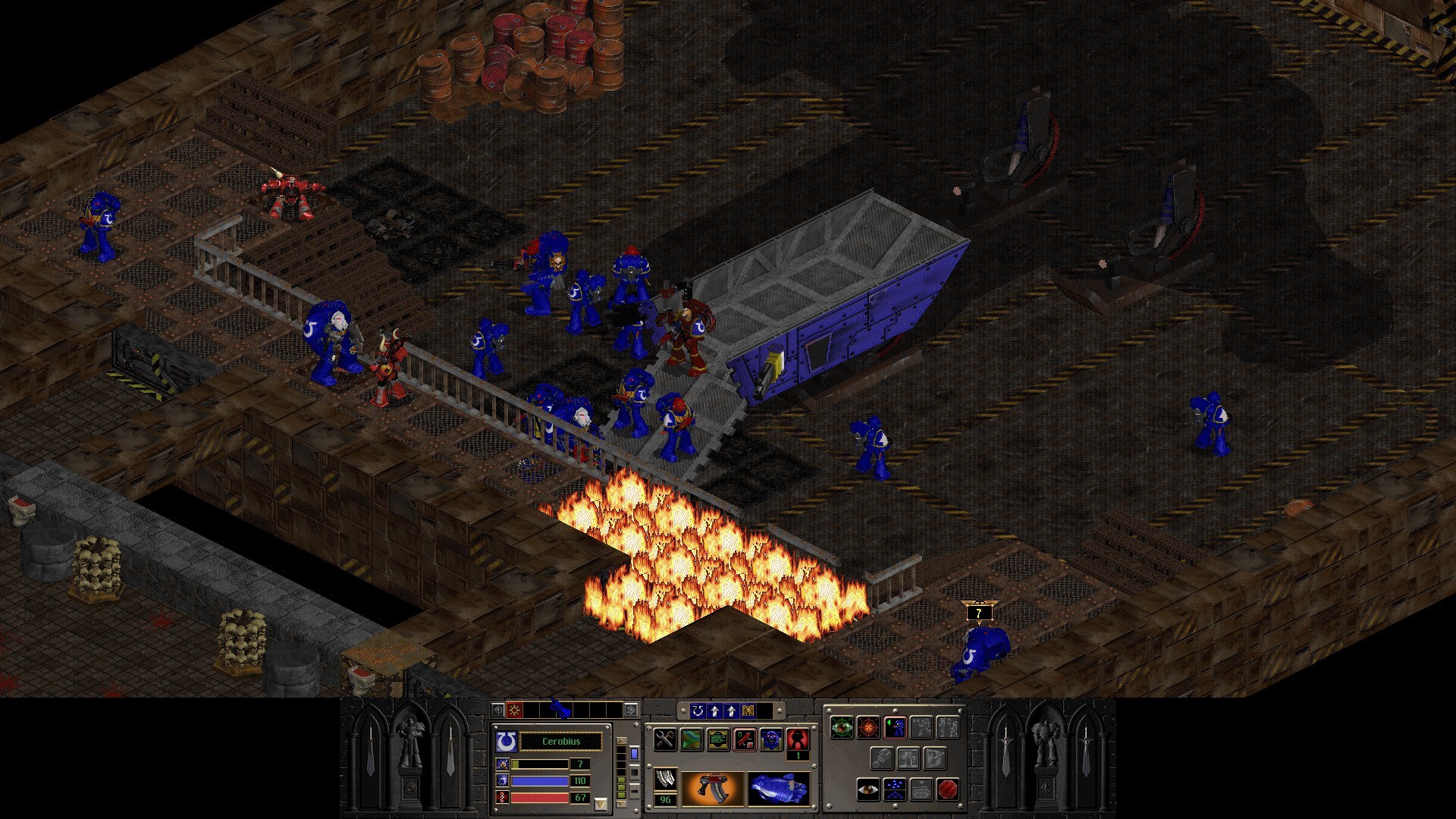Toggle the brown eye view mode
This screenshot has width=1456, height=819.
[x=868, y=789]
